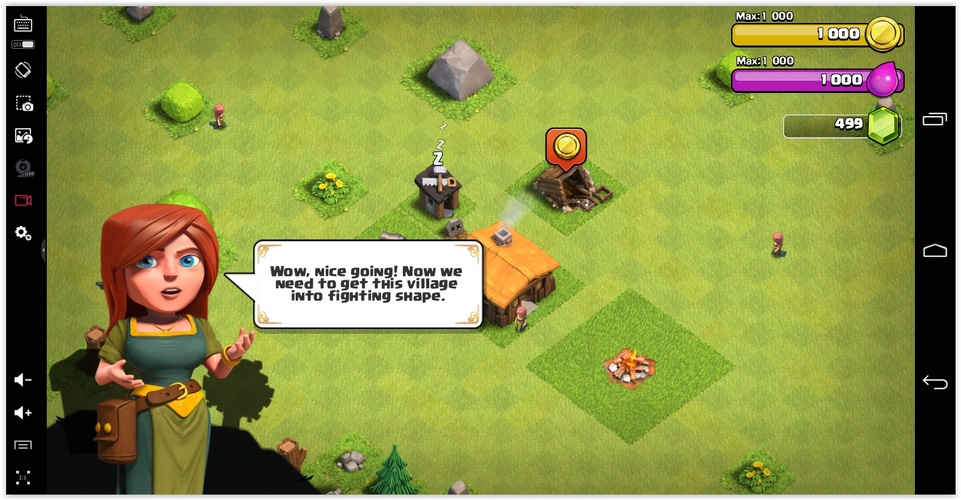This screenshot has width=961, height=500.
Task: Open the emulator menu lines icon
Action: click(x=23, y=445)
